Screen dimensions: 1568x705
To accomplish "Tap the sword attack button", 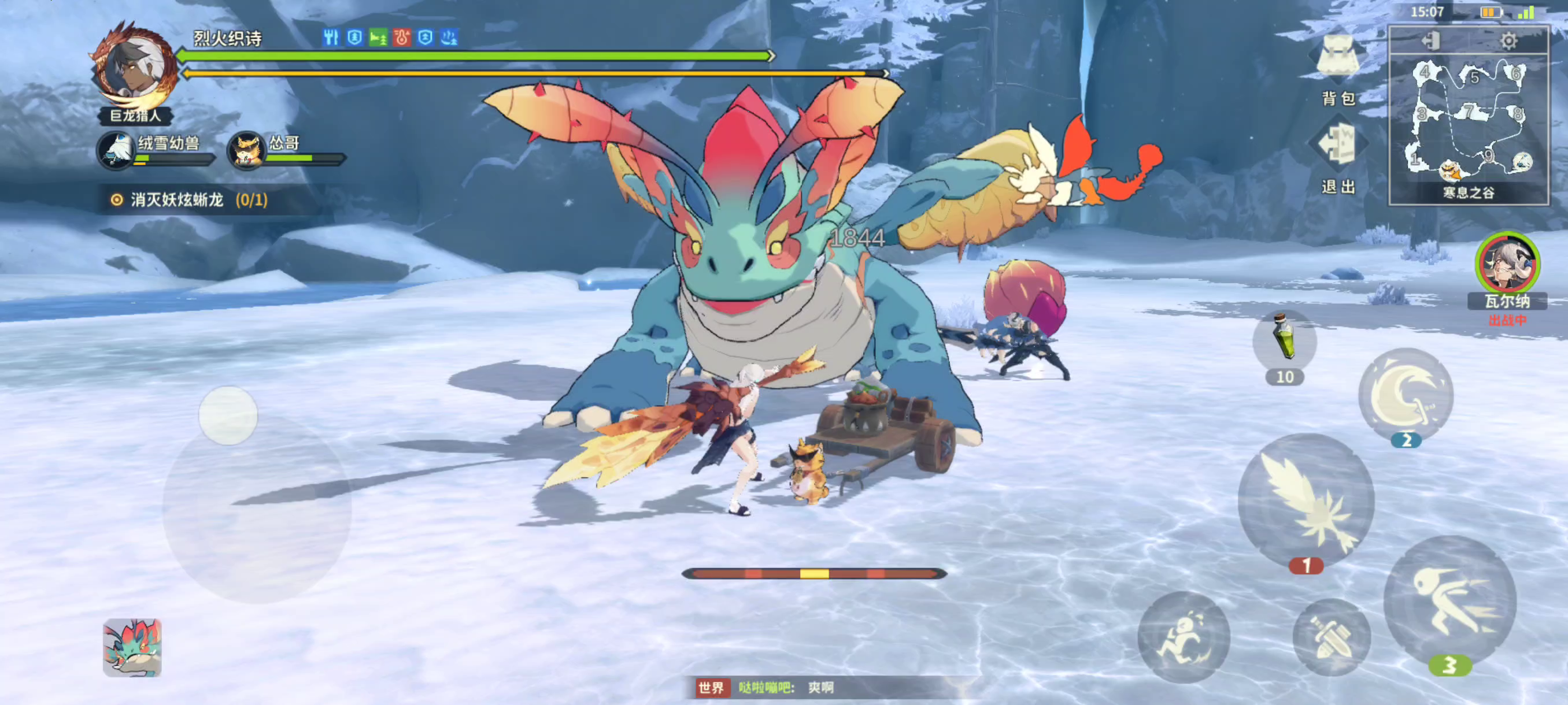I will click(1331, 637).
